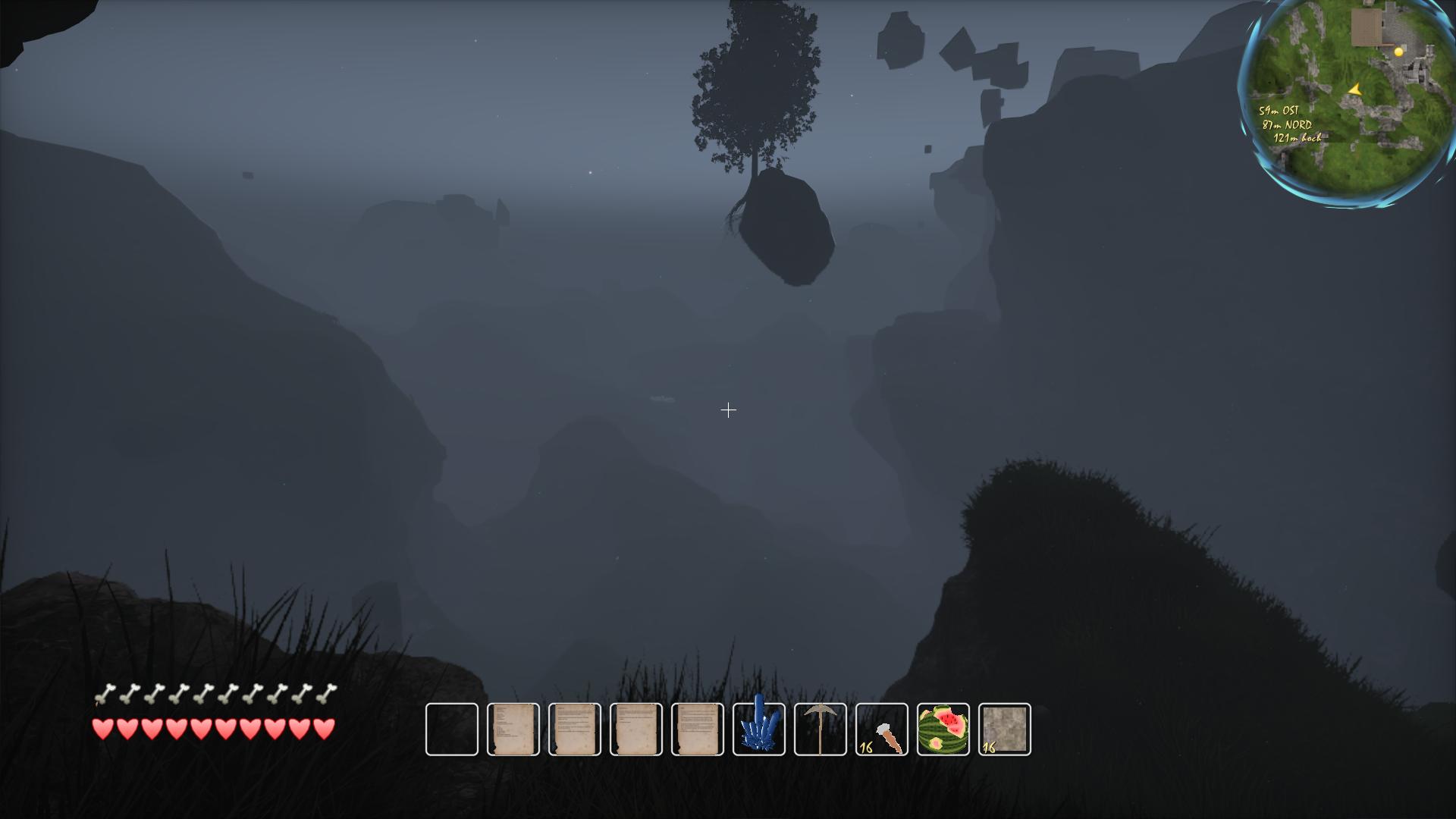Choose the watermelon in the hotbar

click(x=943, y=730)
